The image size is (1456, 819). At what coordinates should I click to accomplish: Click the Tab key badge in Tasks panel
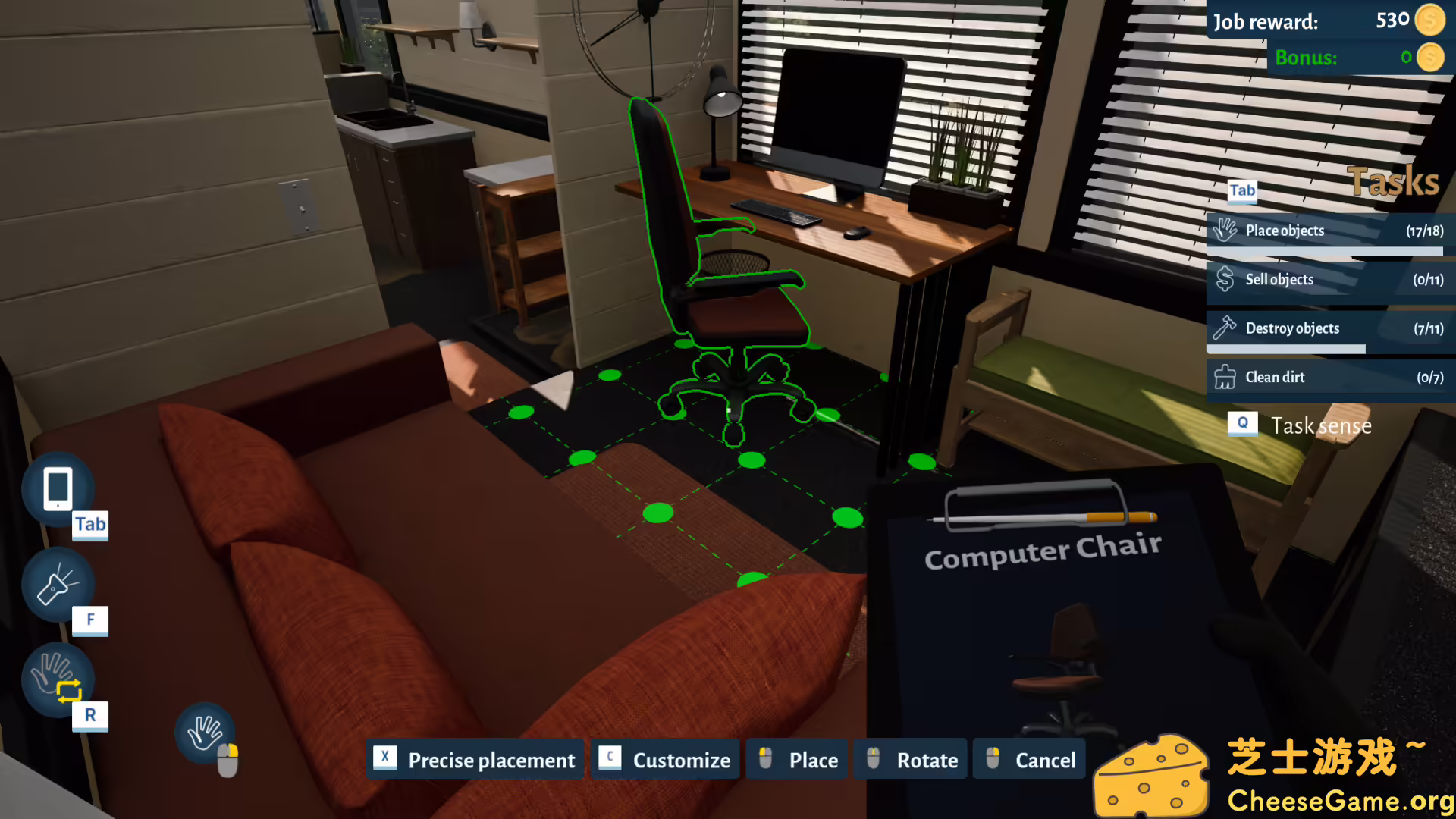pyautogui.click(x=1241, y=191)
